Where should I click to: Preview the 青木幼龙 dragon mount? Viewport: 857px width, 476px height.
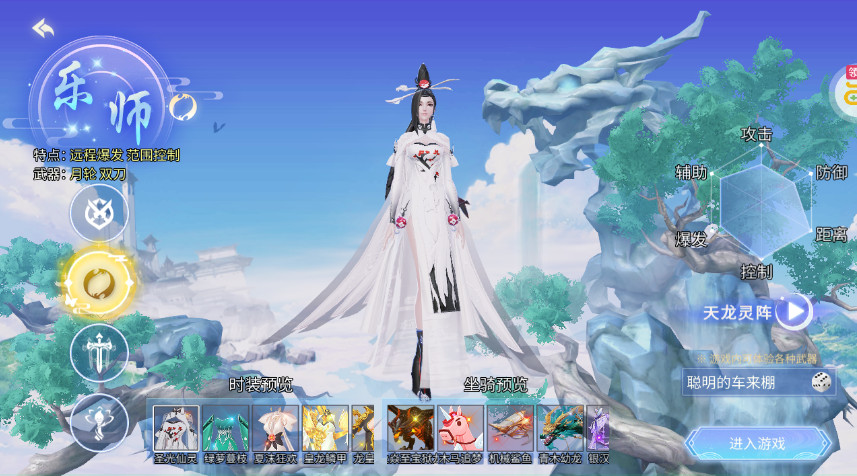click(x=561, y=428)
